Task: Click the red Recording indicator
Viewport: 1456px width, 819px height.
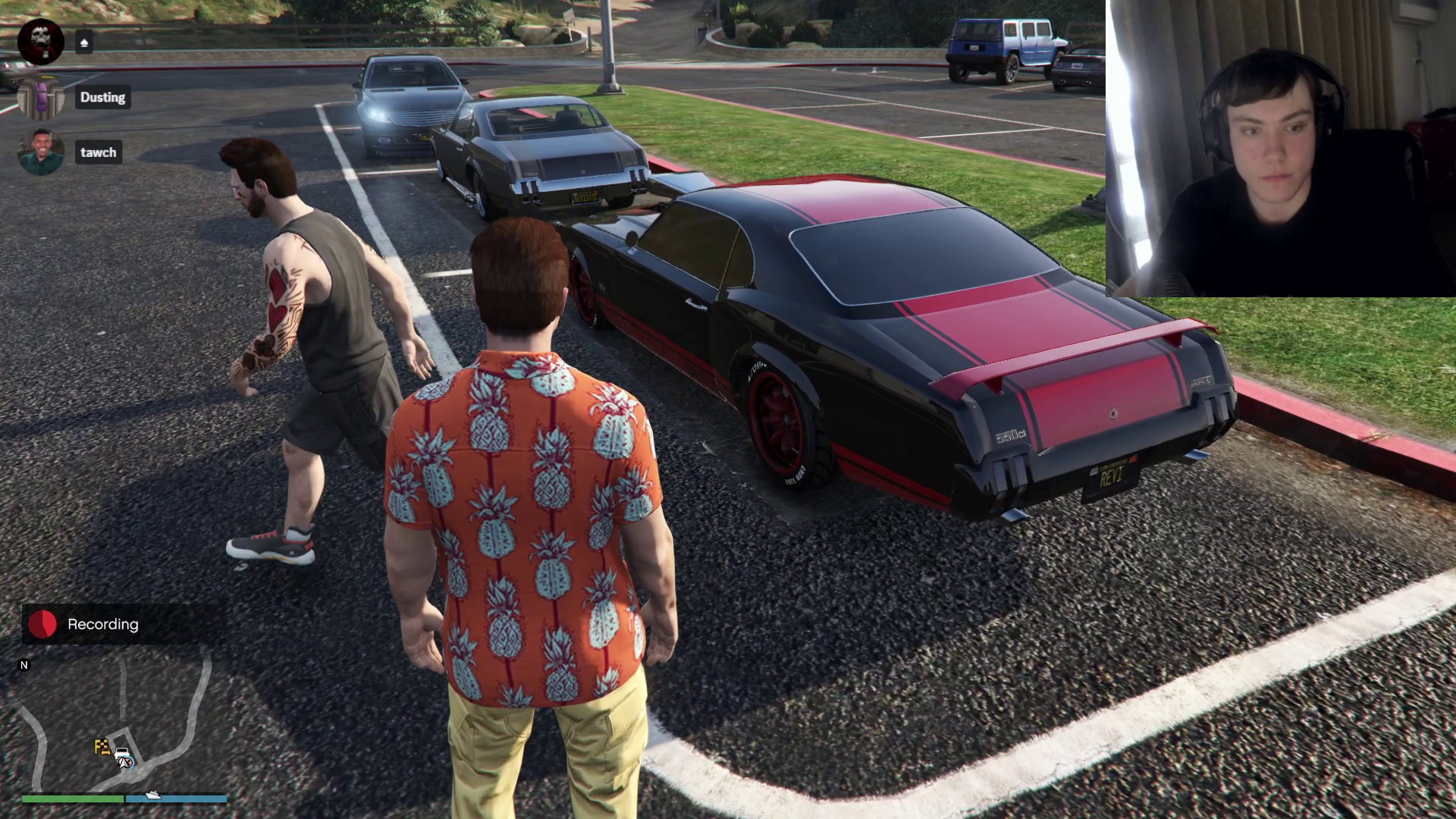Action: point(42,624)
